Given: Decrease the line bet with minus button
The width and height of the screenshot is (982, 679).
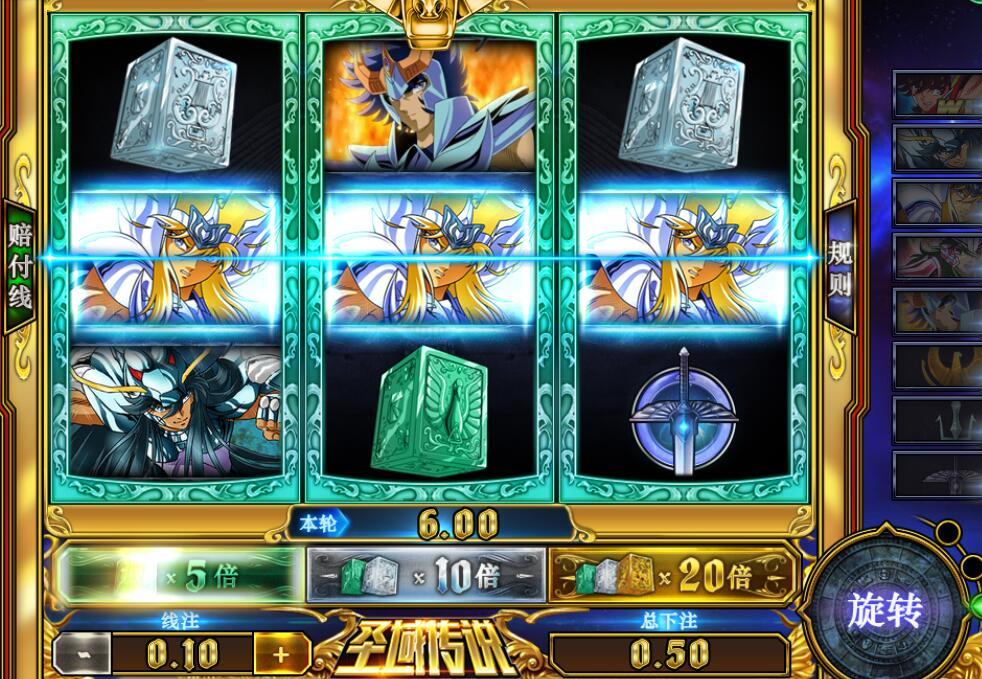Looking at the screenshot, I should point(82,655).
